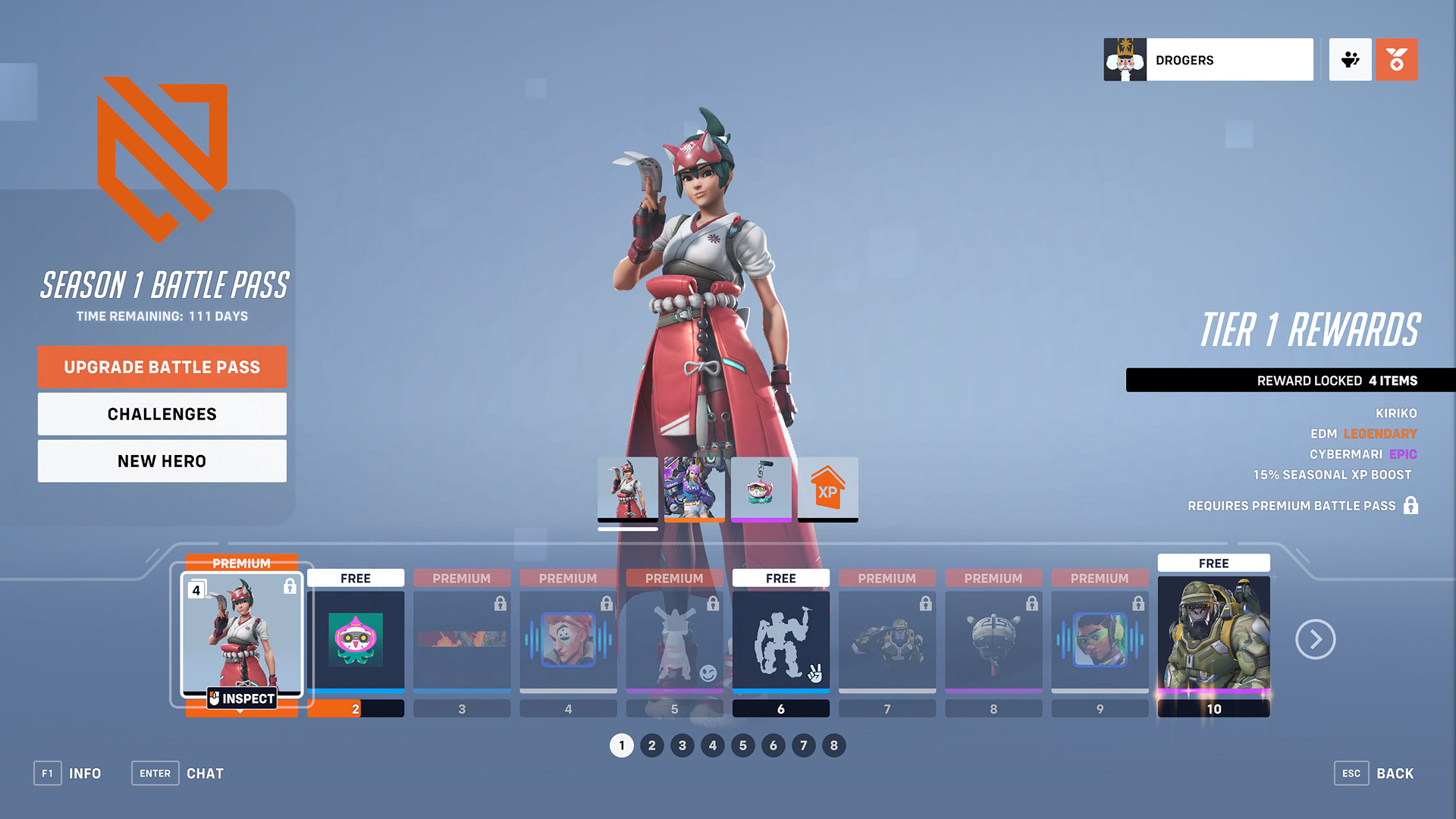Open the social/groups icon near profile
Screen dimensions: 1456x819
tap(1351, 59)
